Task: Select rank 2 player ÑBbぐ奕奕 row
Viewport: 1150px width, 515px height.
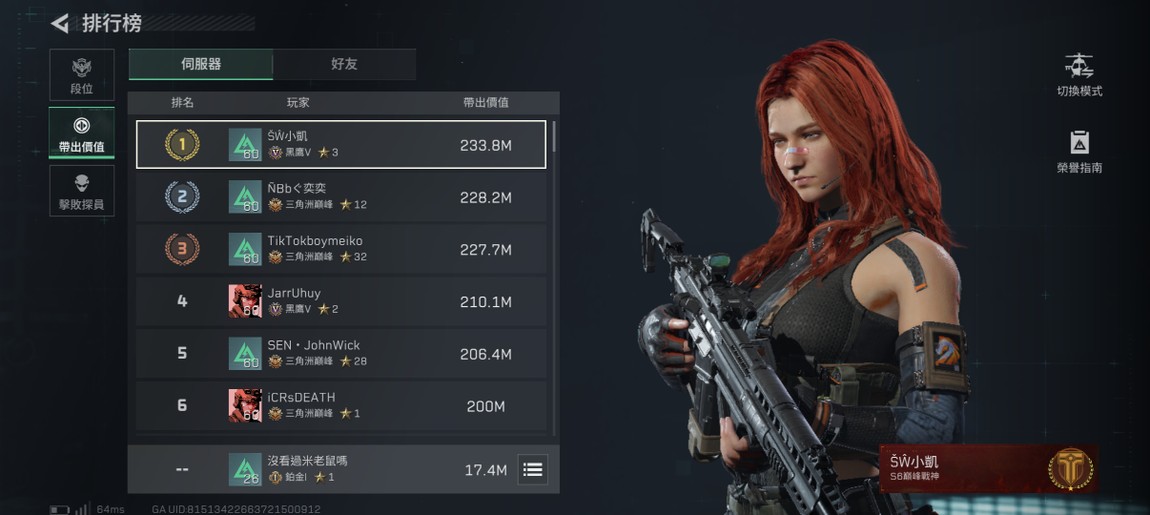Action: tap(341, 197)
